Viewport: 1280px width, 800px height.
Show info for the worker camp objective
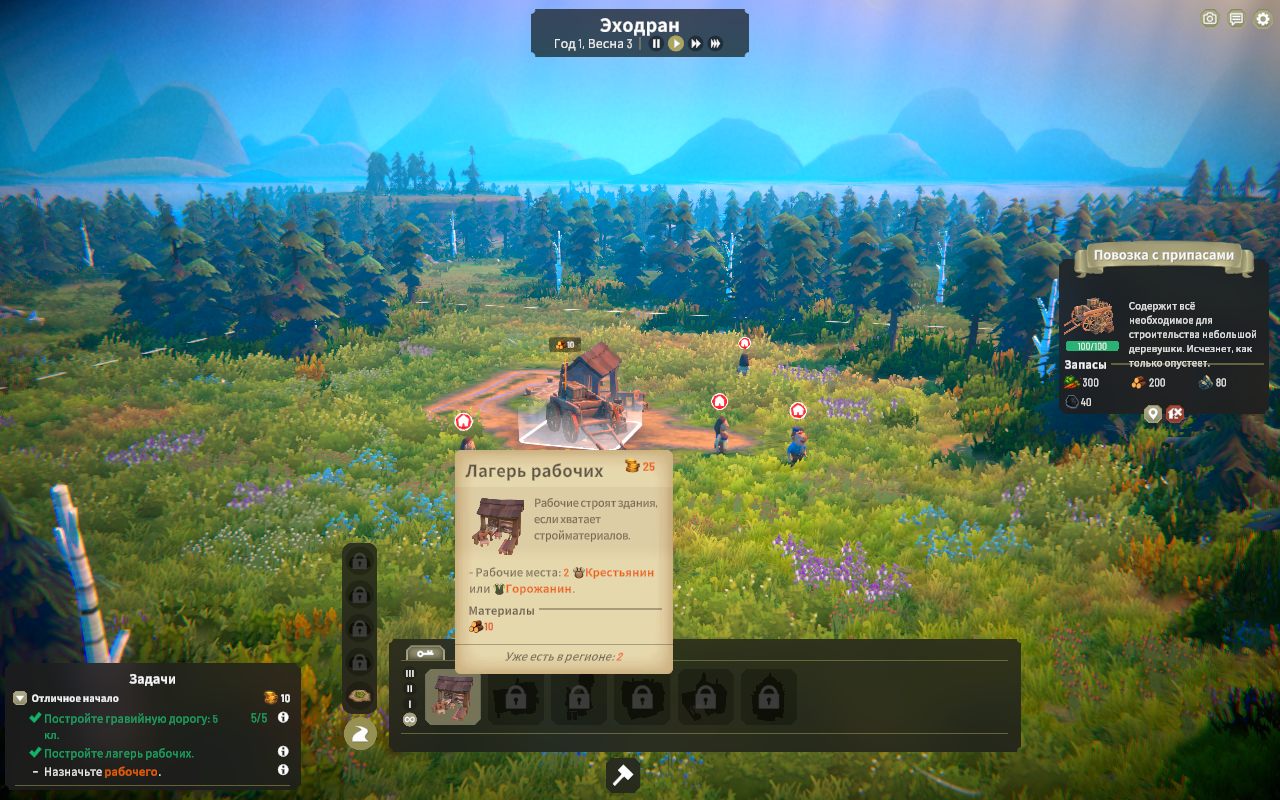[x=283, y=752]
